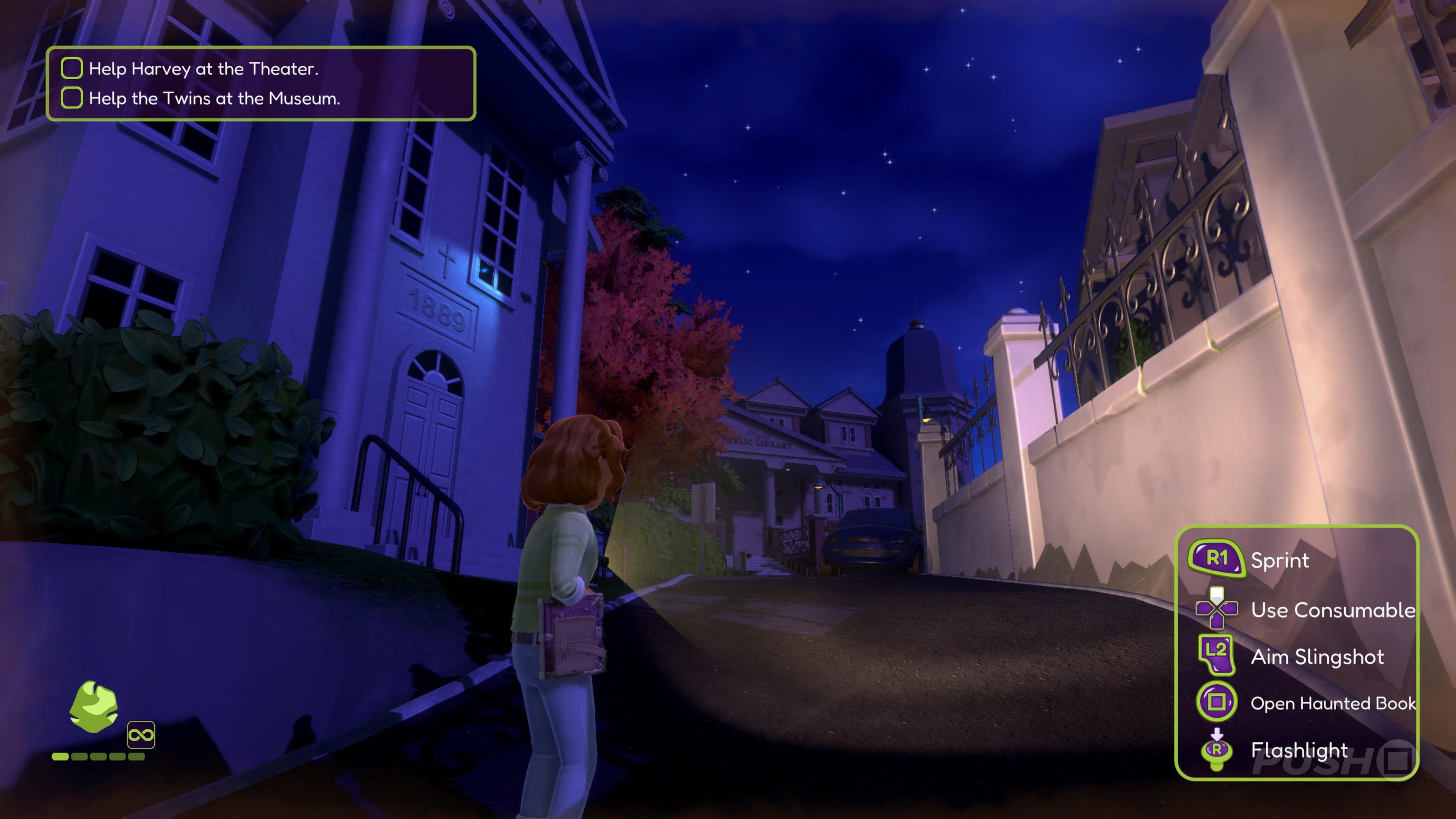1456x819 pixels.
Task: Select the green slingshot ammo icon
Action: pyautogui.click(x=94, y=706)
